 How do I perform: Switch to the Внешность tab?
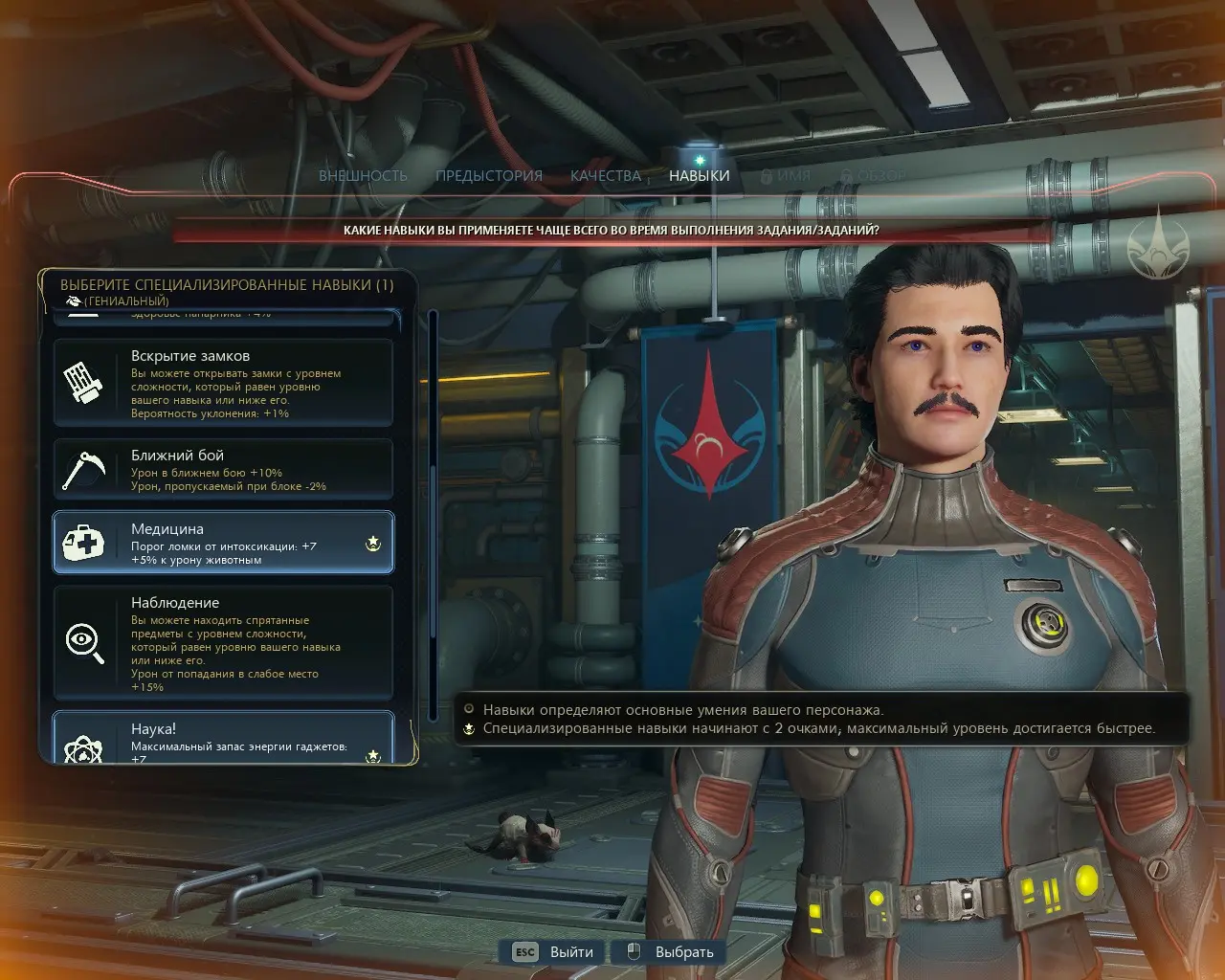pos(363,176)
